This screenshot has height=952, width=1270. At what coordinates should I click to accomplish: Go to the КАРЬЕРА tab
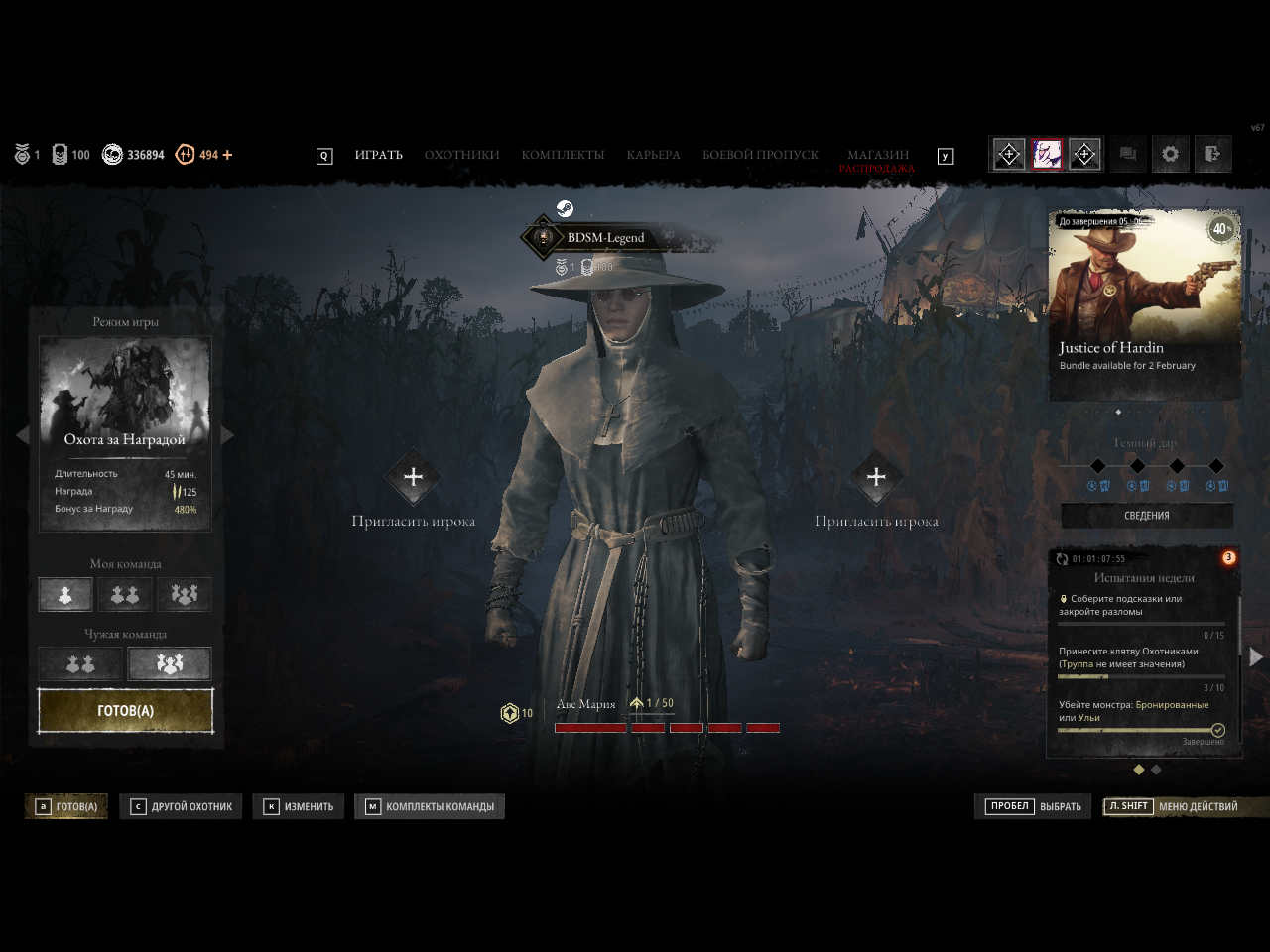pyautogui.click(x=653, y=155)
